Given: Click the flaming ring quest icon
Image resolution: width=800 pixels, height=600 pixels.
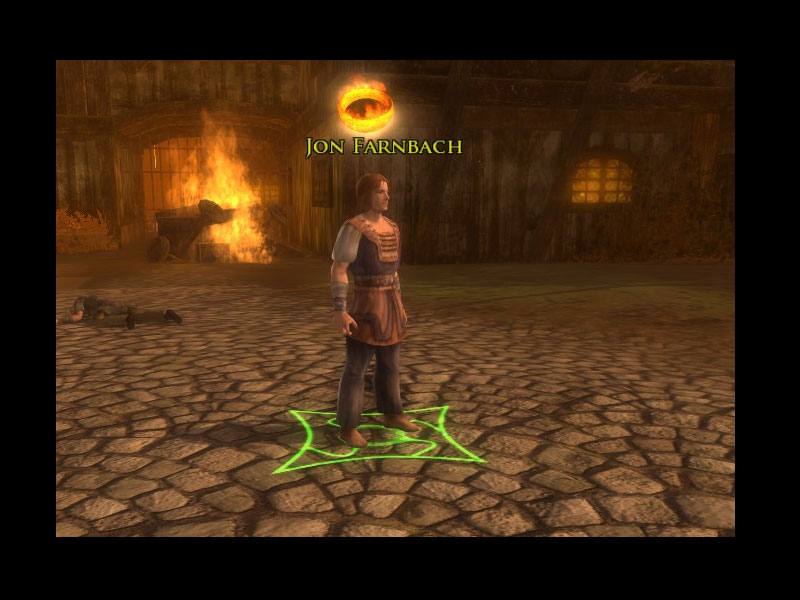Looking at the screenshot, I should click(365, 106).
